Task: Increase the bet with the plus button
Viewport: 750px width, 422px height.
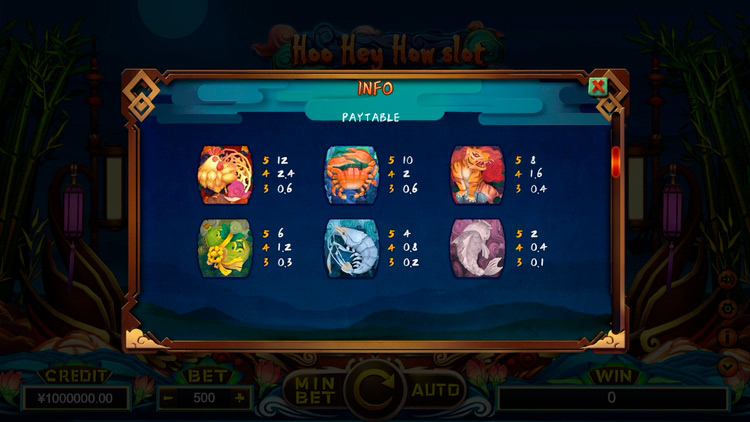Action: click(239, 397)
